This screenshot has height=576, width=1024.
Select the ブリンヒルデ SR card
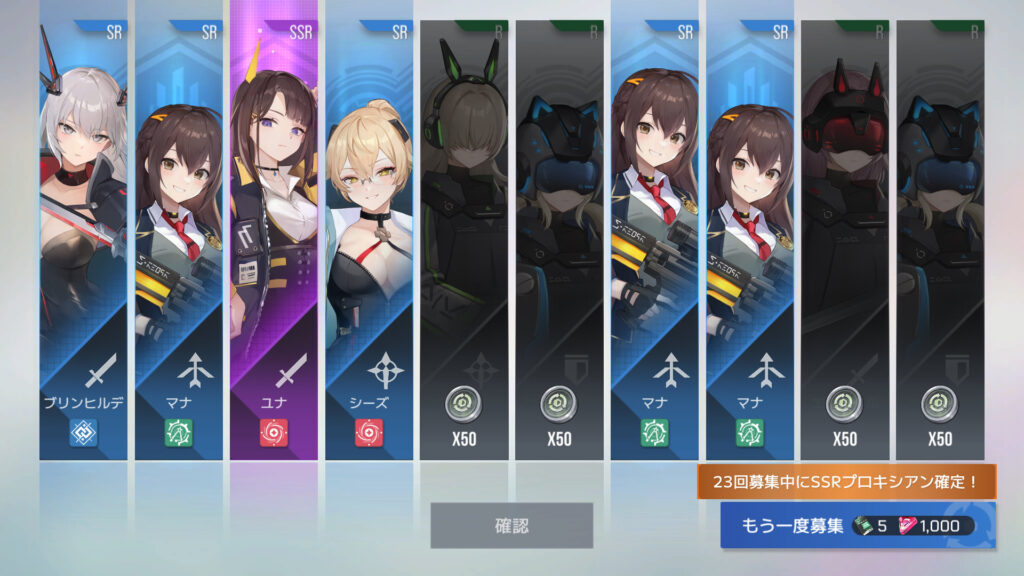pyautogui.click(x=83, y=240)
